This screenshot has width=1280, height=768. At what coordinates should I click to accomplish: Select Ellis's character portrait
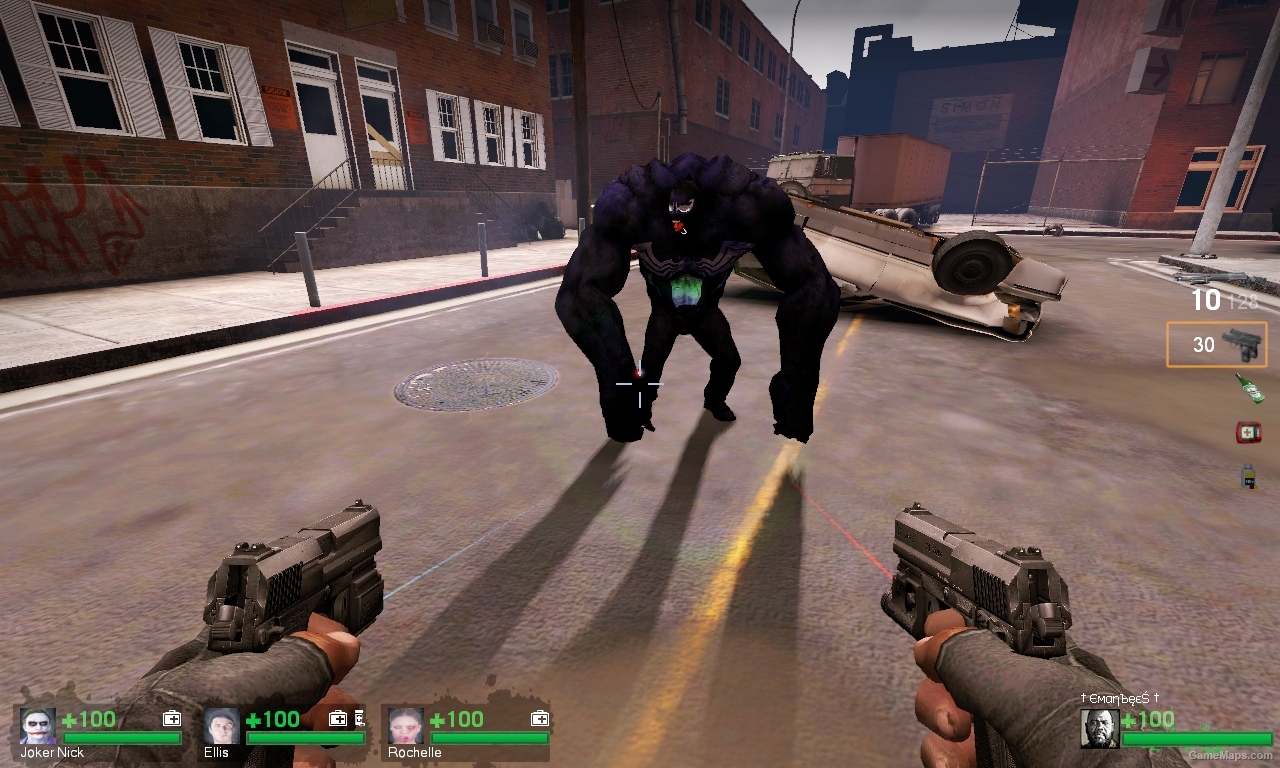(x=221, y=727)
